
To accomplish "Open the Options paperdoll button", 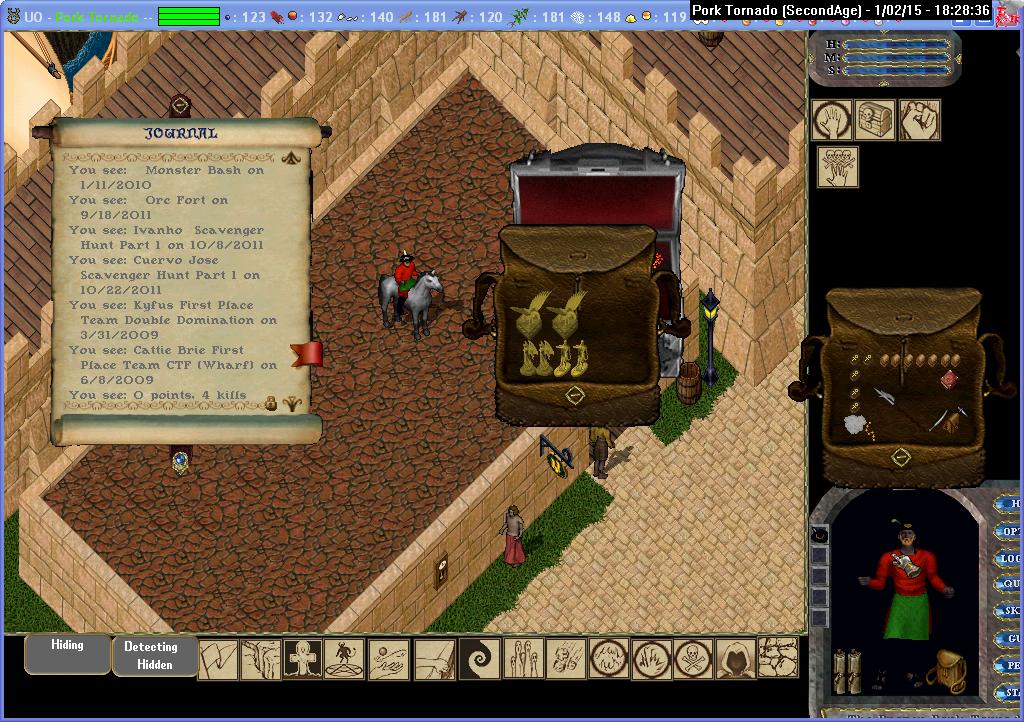I will 1010,532.
